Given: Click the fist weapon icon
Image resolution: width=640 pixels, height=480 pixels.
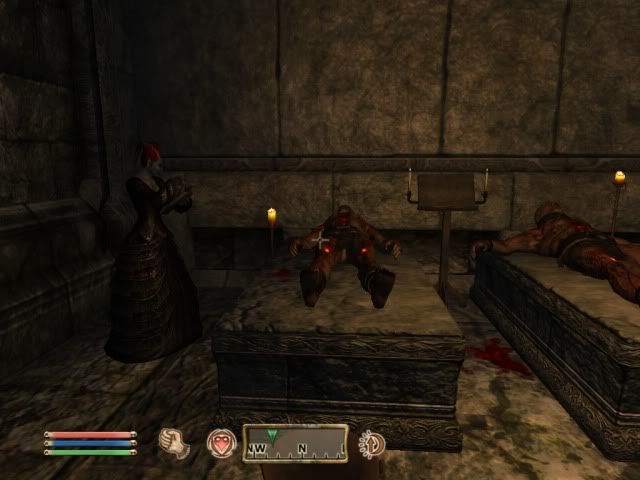Looking at the screenshot, I should 175,442.
